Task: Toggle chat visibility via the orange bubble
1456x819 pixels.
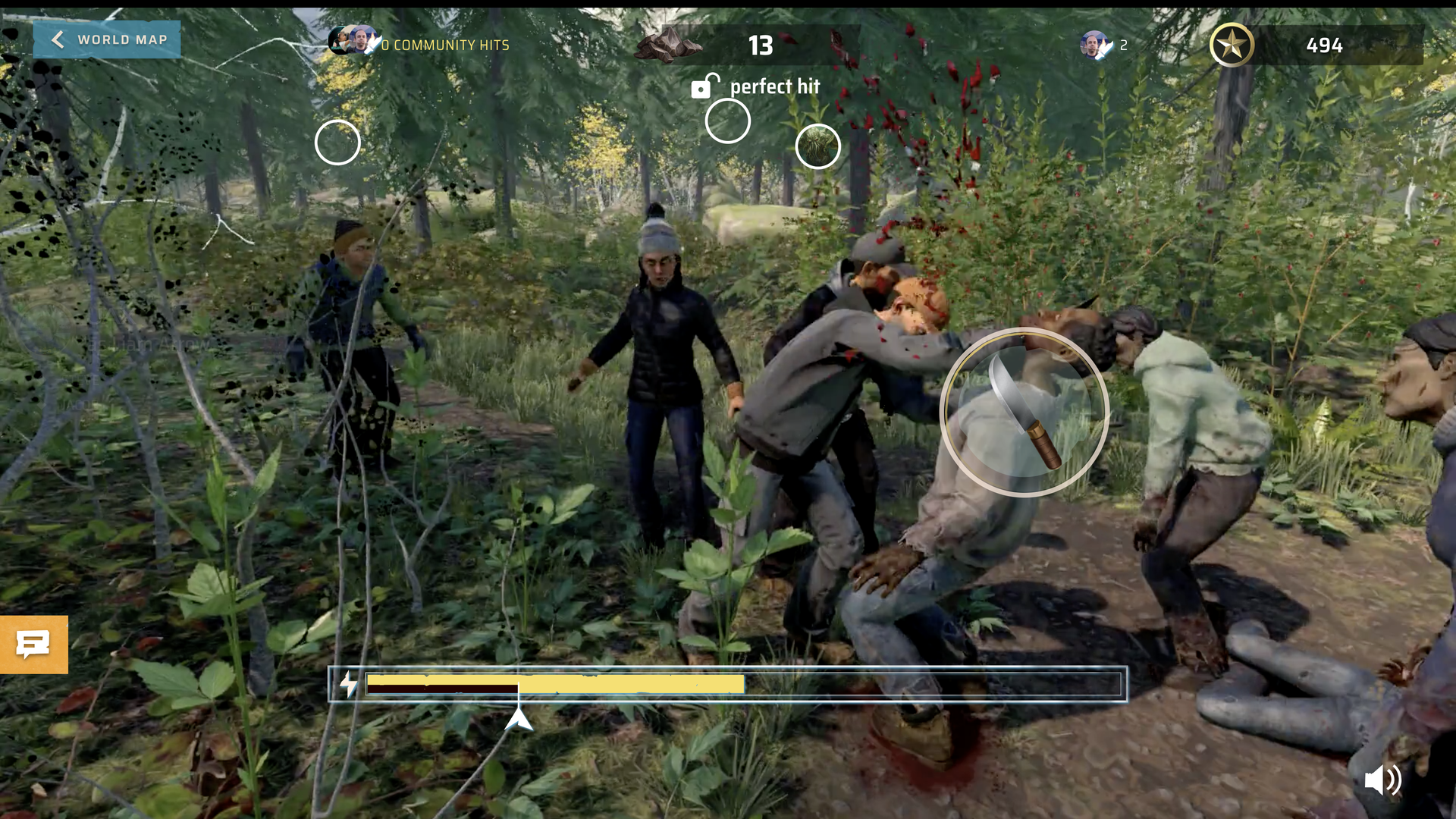Action: (33, 644)
